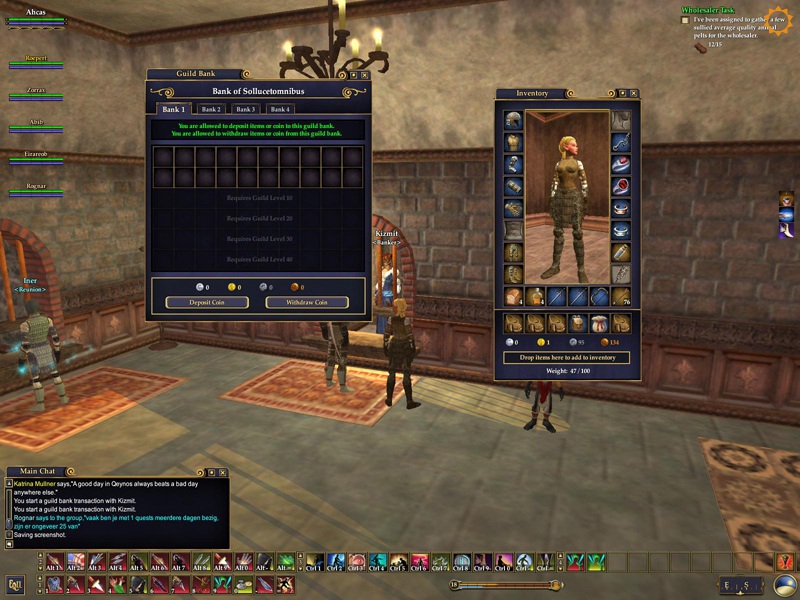Switch to the Bank 2 tab

[210, 109]
